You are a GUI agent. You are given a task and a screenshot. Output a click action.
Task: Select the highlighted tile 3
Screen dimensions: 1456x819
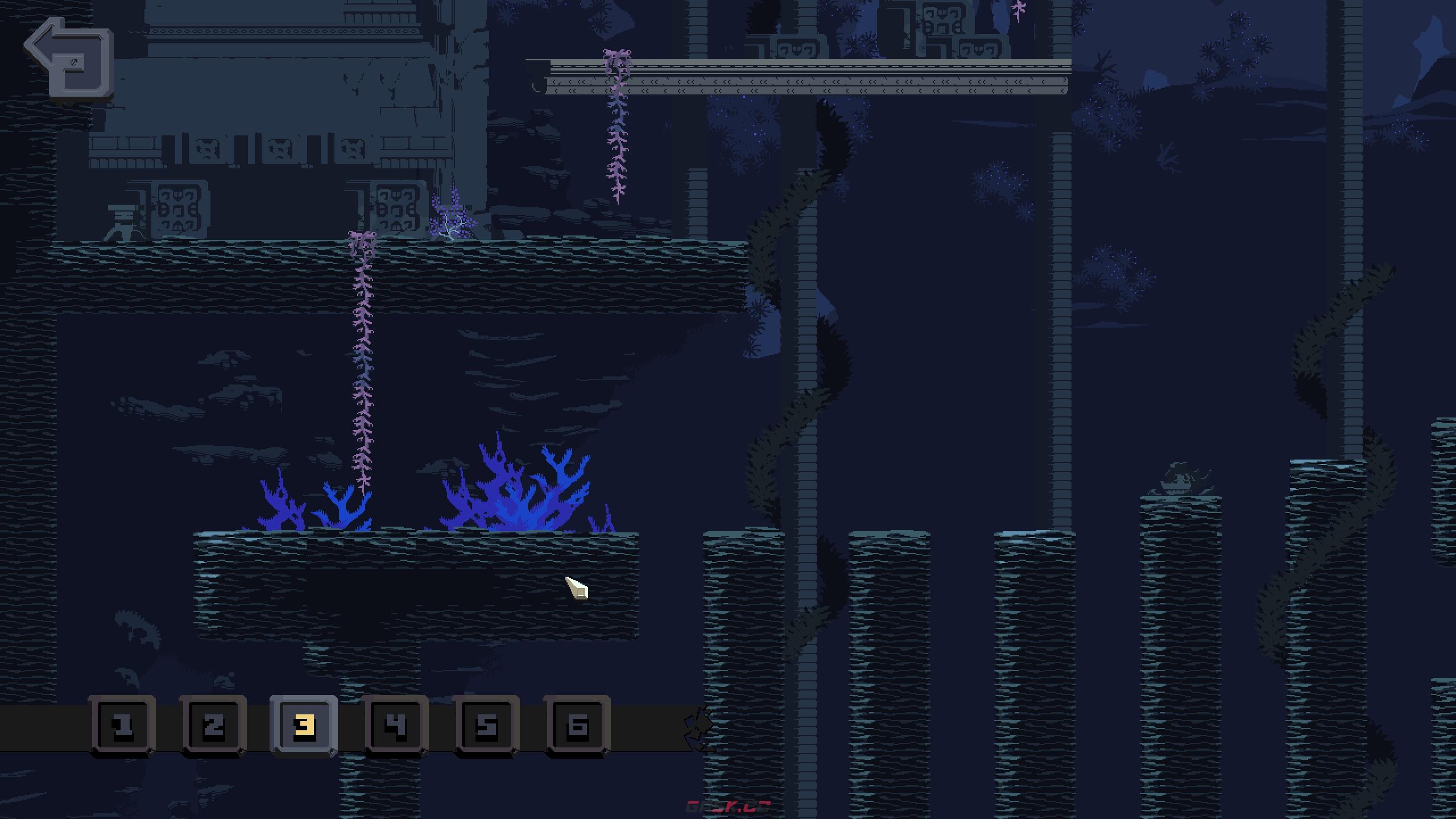[304, 726]
